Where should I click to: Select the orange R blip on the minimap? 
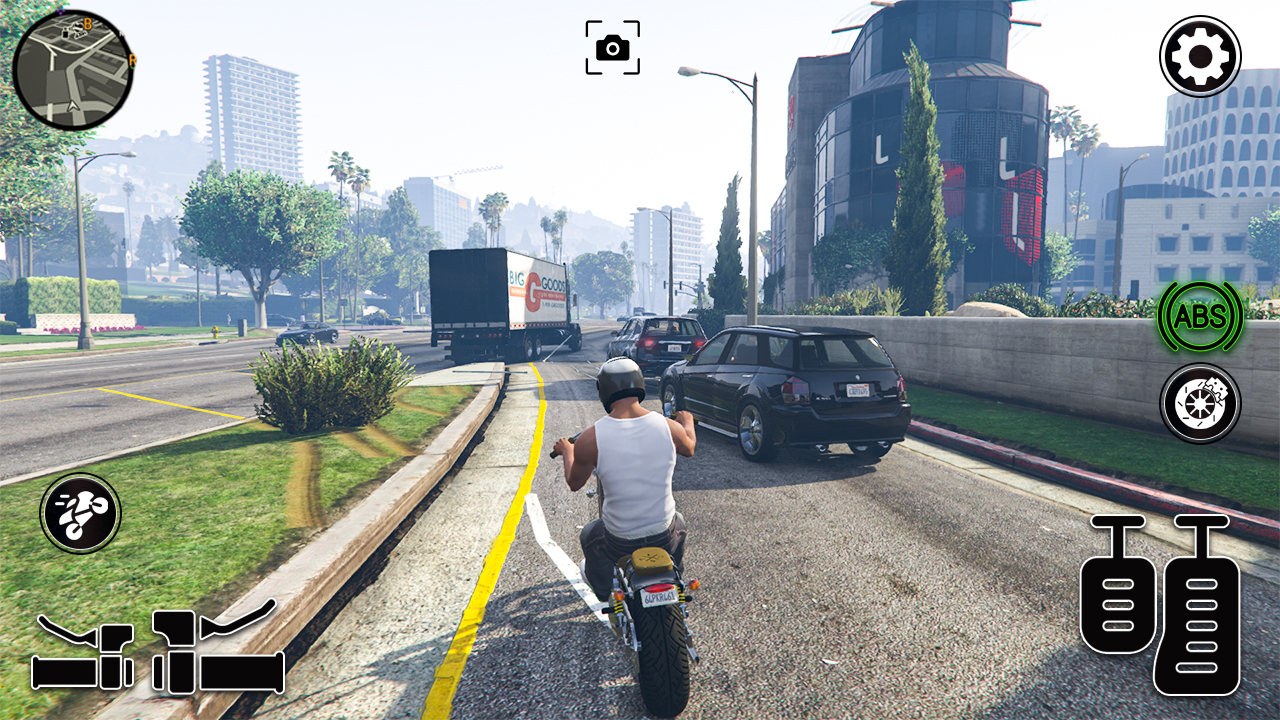[x=131, y=59]
